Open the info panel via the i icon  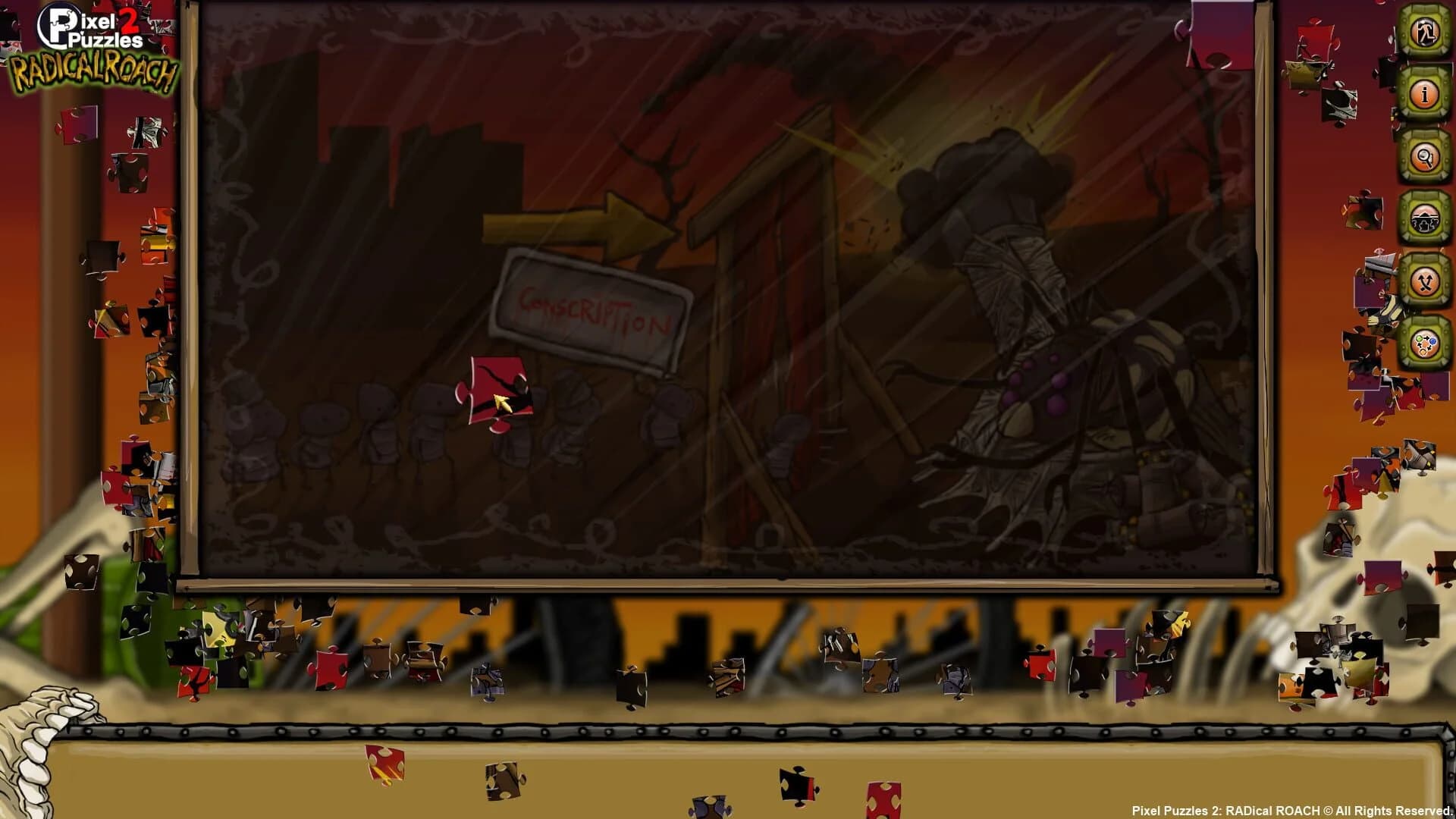[1424, 95]
